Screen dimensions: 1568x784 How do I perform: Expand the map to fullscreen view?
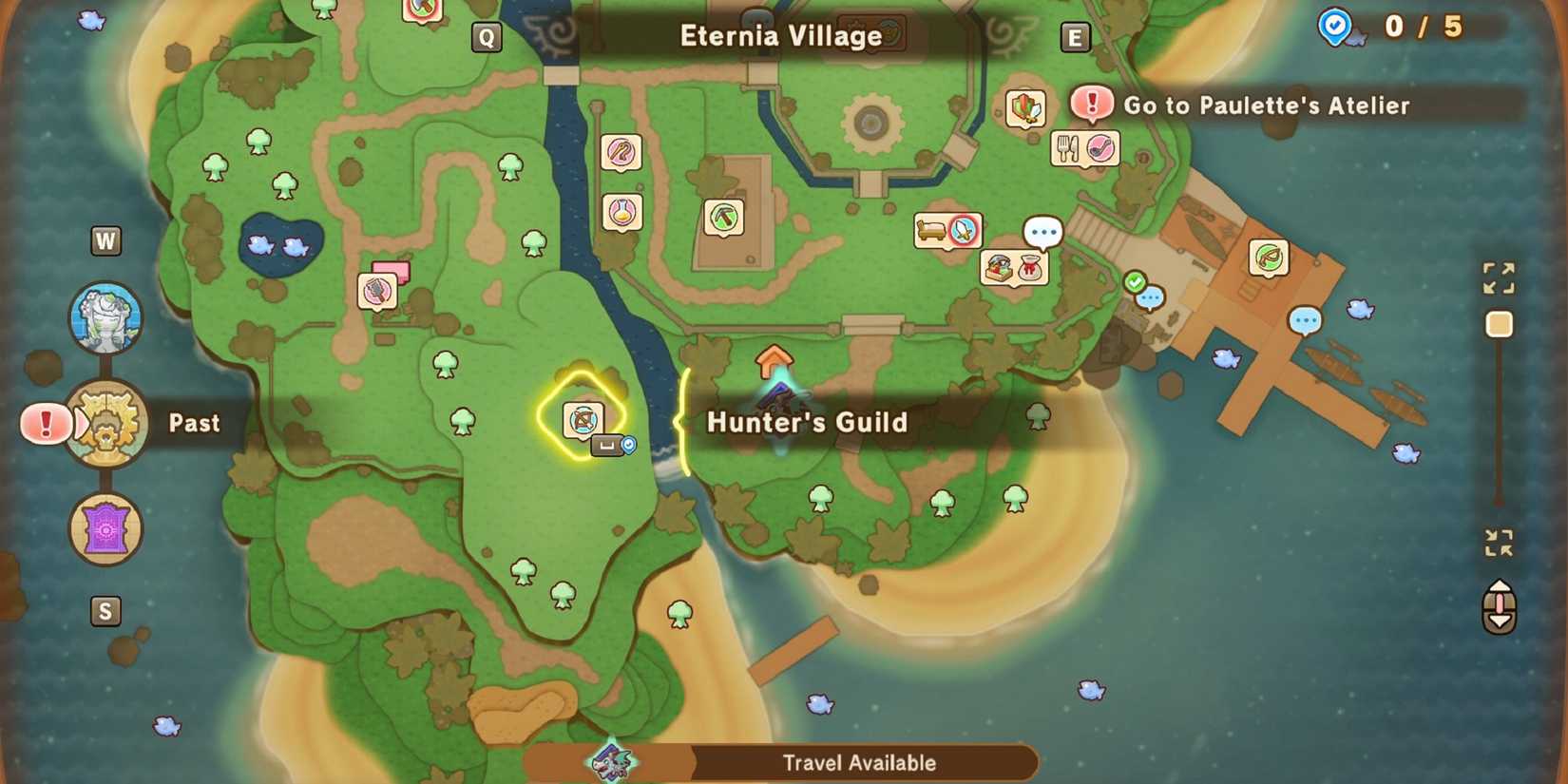click(x=1498, y=277)
